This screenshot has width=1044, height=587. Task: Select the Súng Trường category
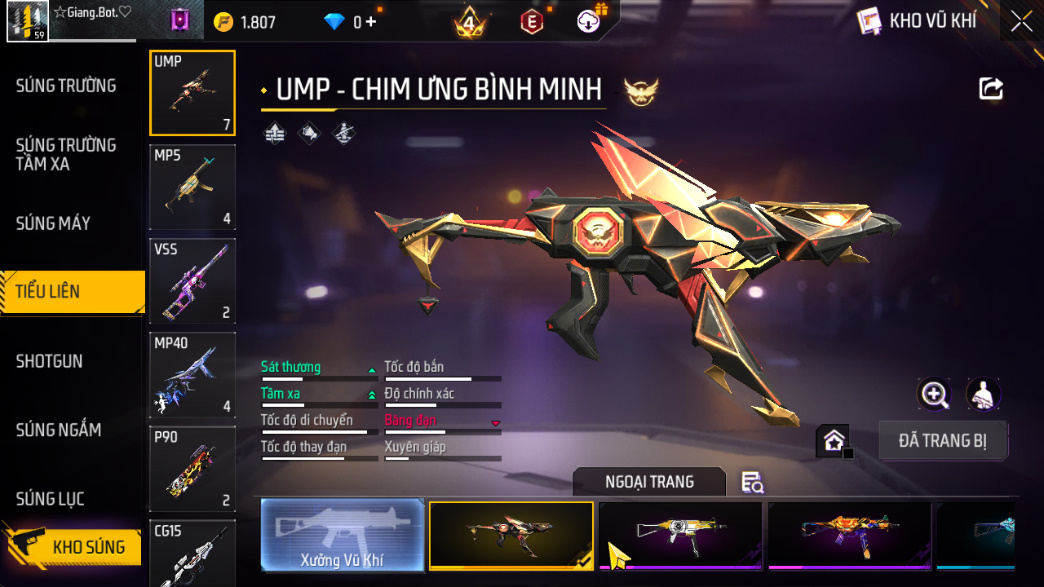coord(66,86)
